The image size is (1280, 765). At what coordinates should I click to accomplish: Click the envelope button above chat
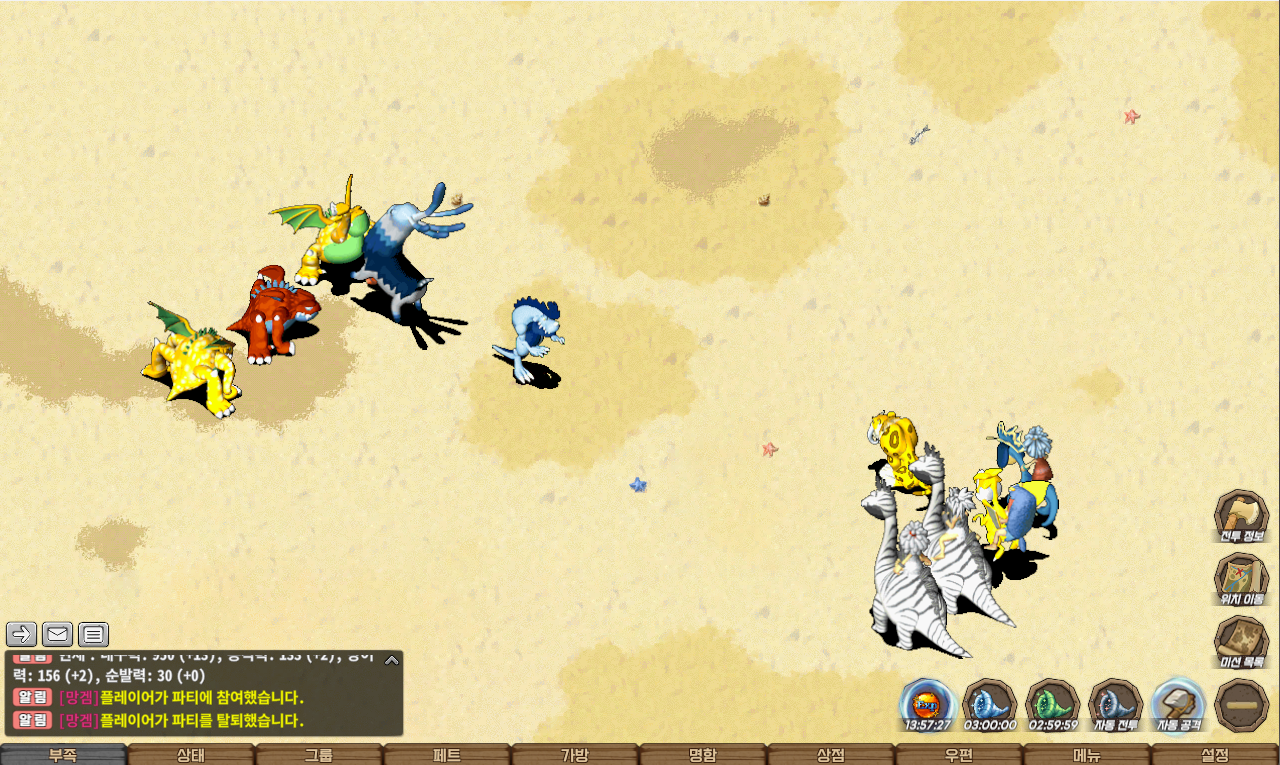57,634
